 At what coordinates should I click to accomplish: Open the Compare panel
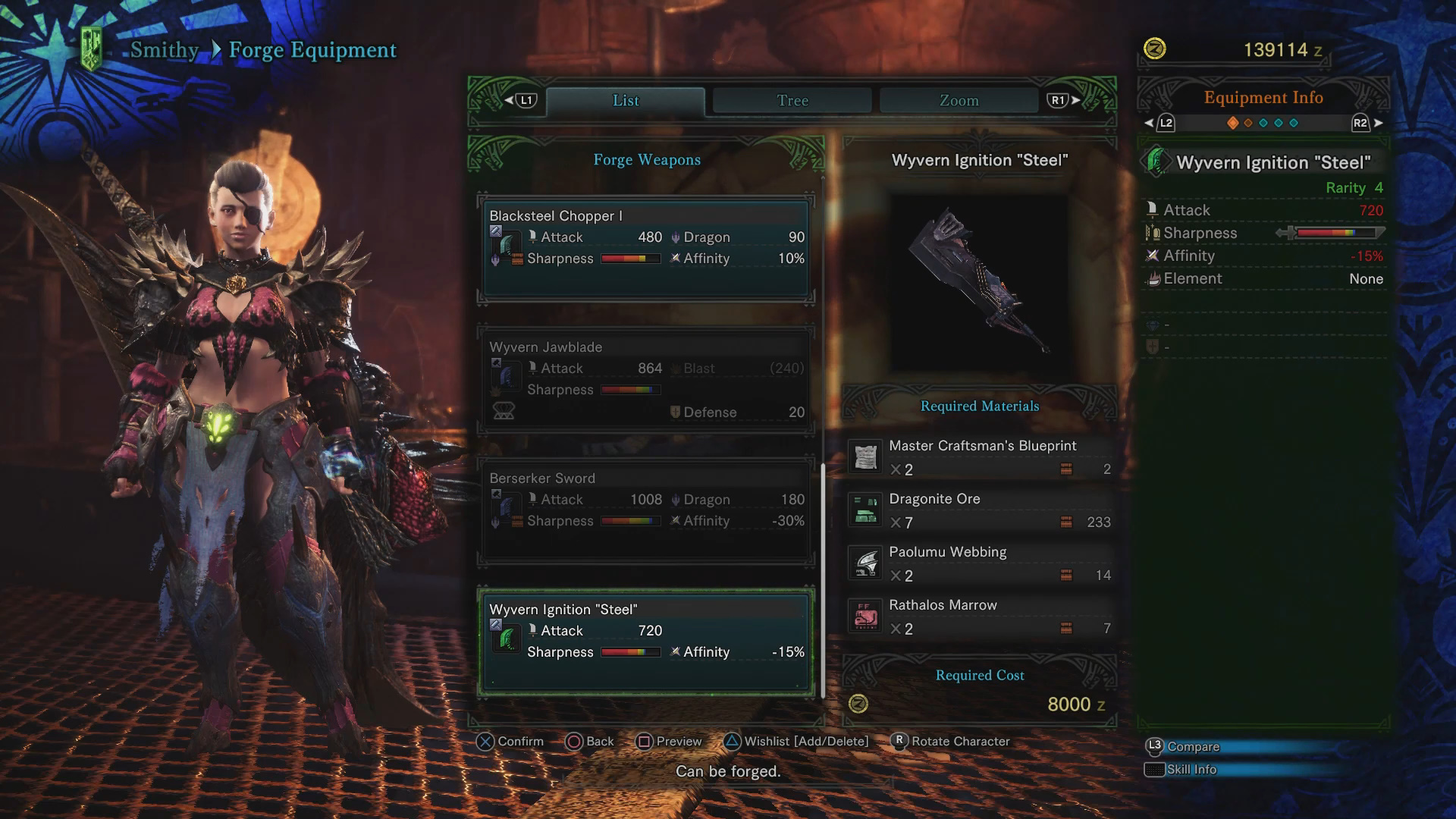pyautogui.click(x=1192, y=747)
